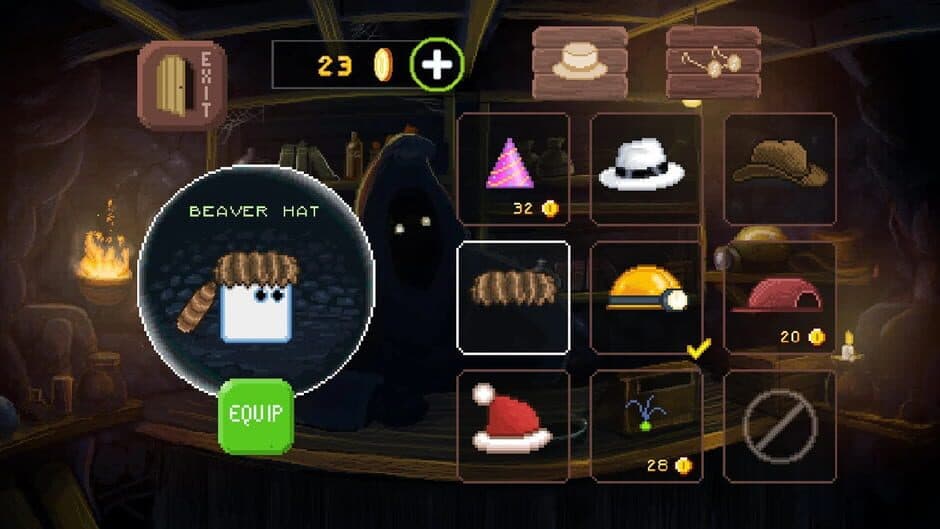The image size is (940, 529).
Task: Add more coins with the plus button
Action: point(436,65)
